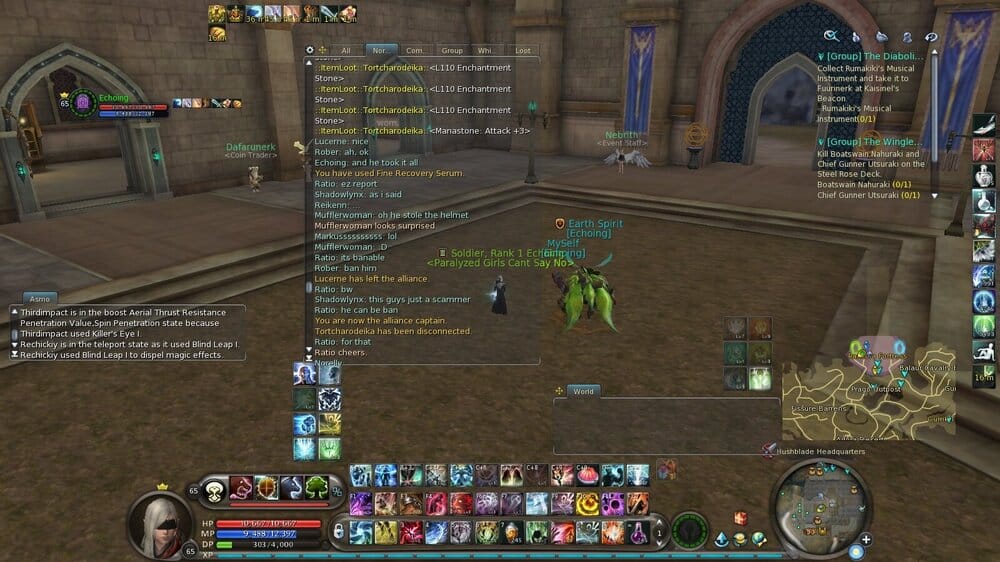Select the World chat window tab
This screenshot has height=562, width=1000.
[583, 391]
